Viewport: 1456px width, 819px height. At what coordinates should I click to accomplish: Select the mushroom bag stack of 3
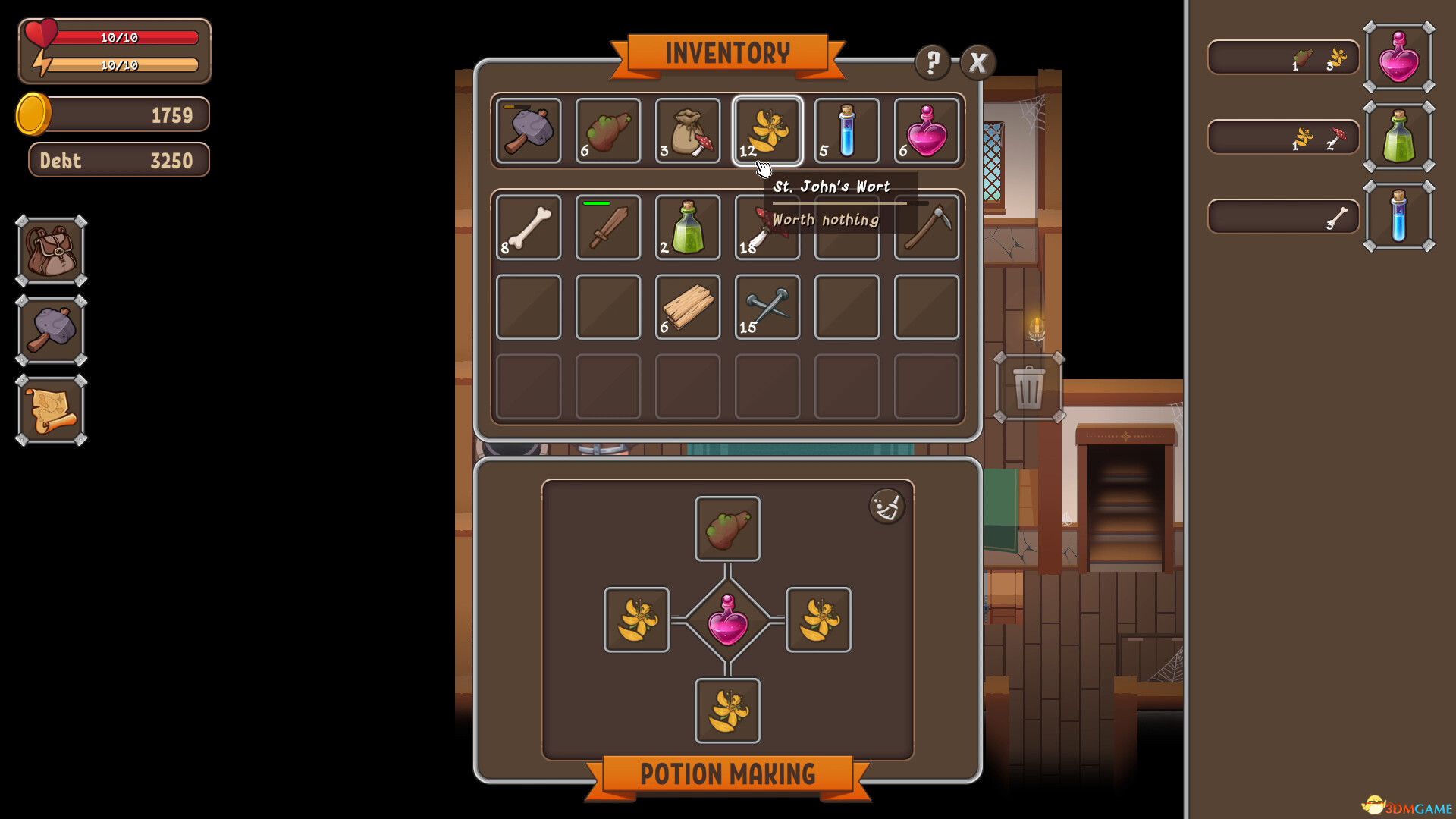point(688,130)
